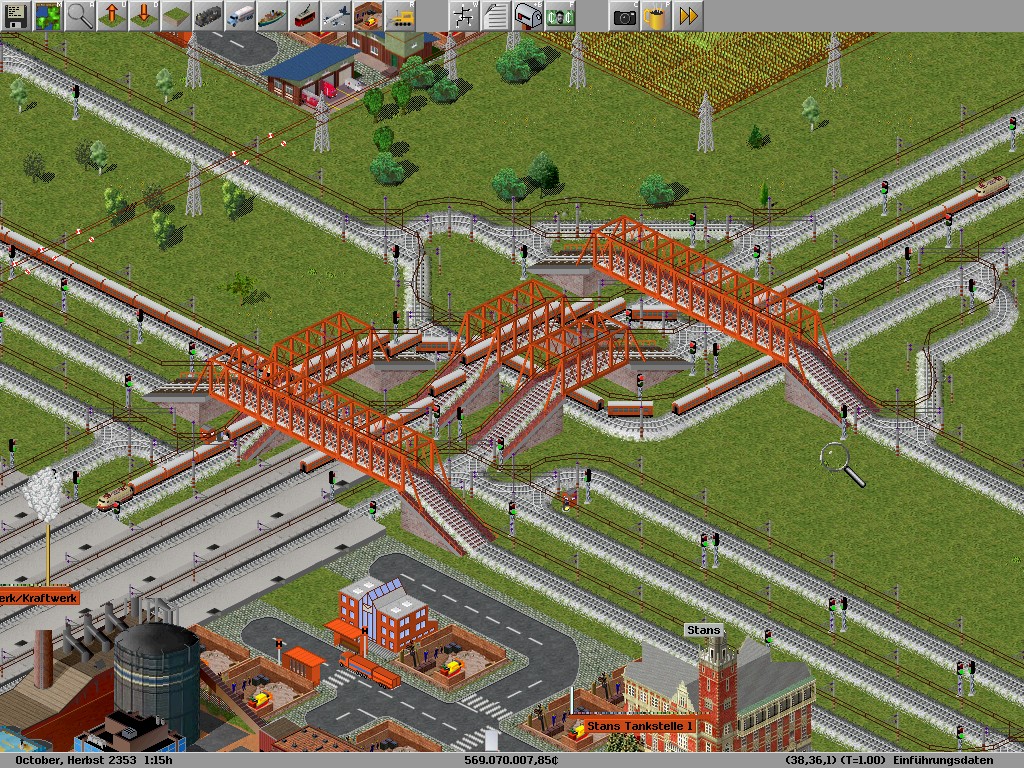Open the road construction truck menu
This screenshot has width=1024, height=768.
(x=239, y=15)
